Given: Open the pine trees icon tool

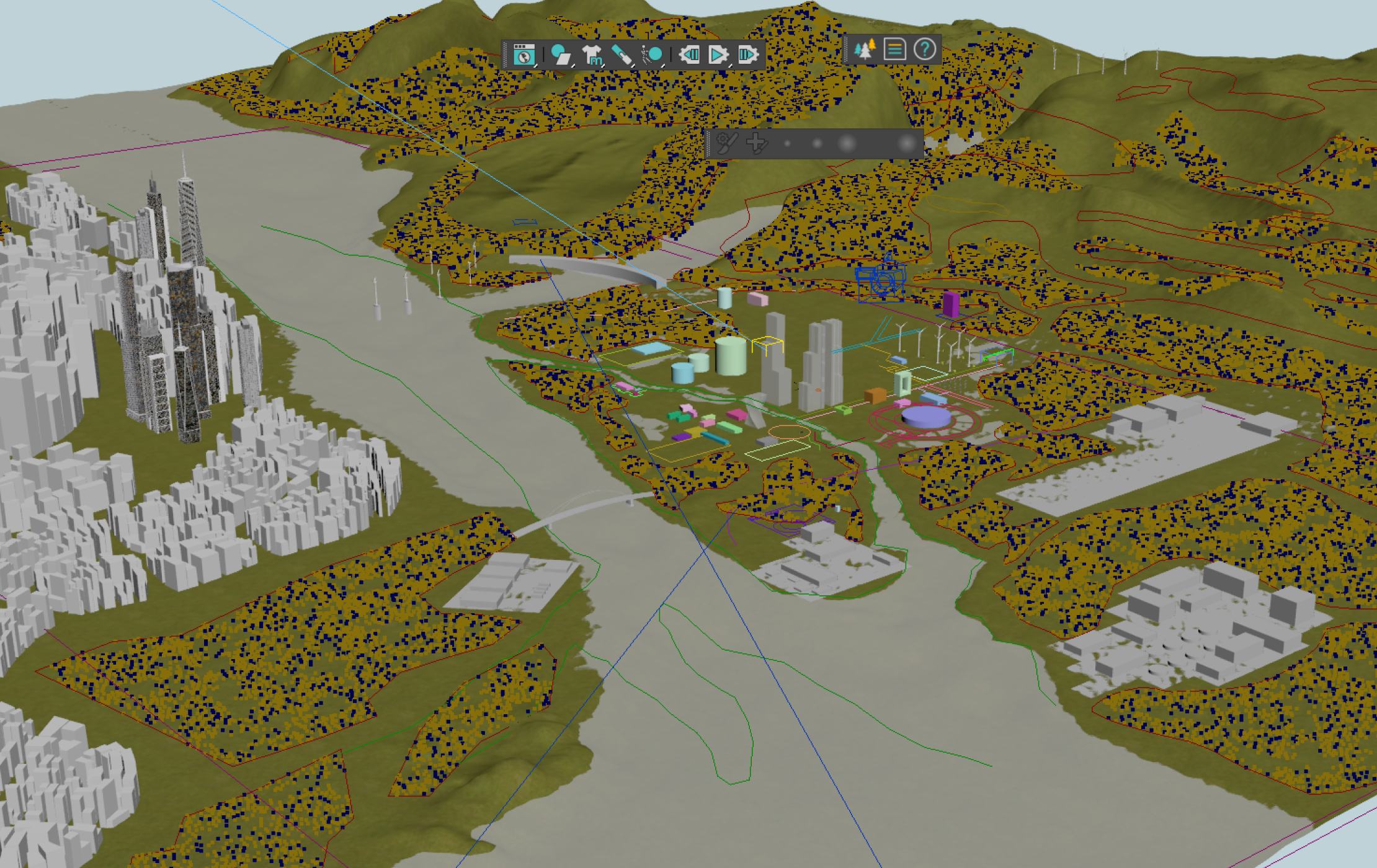Looking at the screenshot, I should tap(865, 49).
